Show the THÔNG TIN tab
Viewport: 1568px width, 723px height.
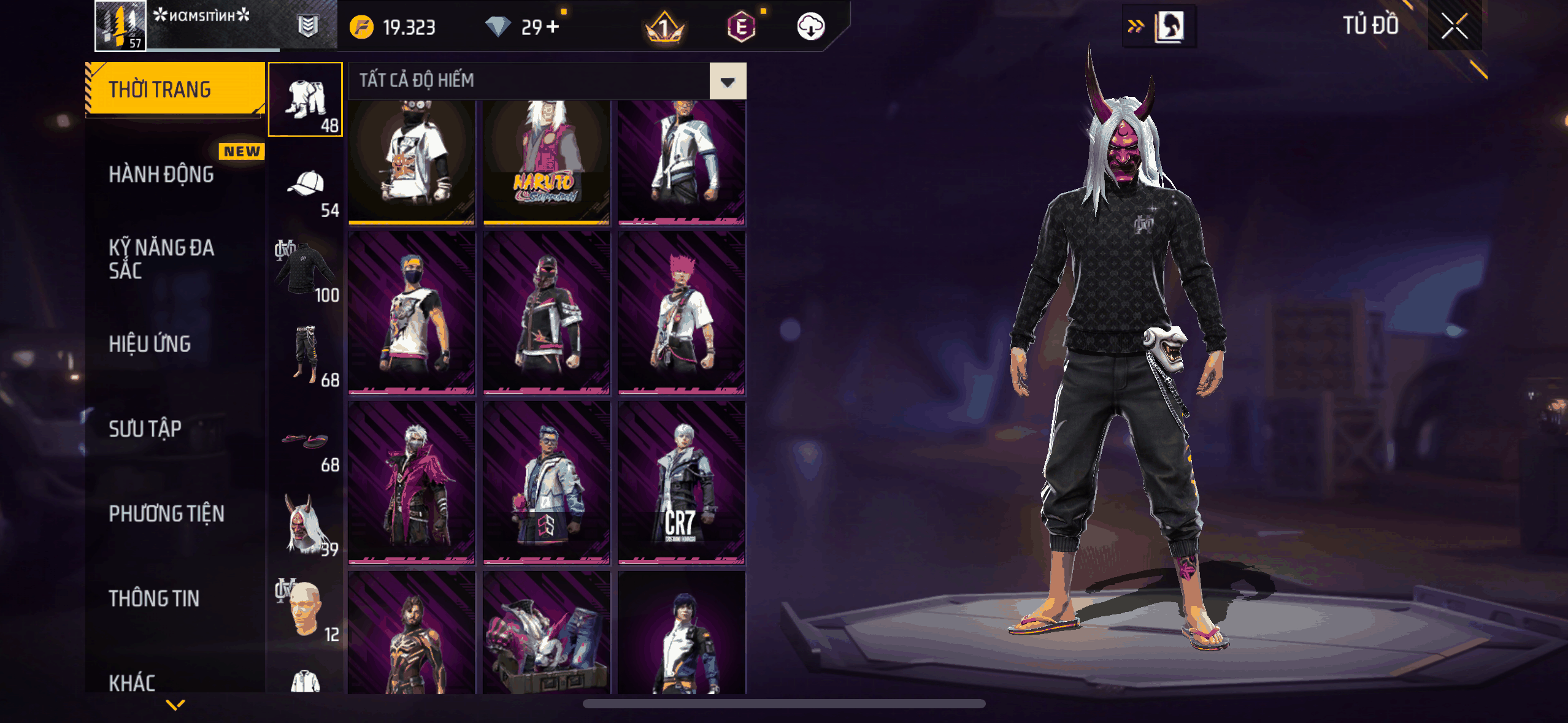tap(154, 599)
